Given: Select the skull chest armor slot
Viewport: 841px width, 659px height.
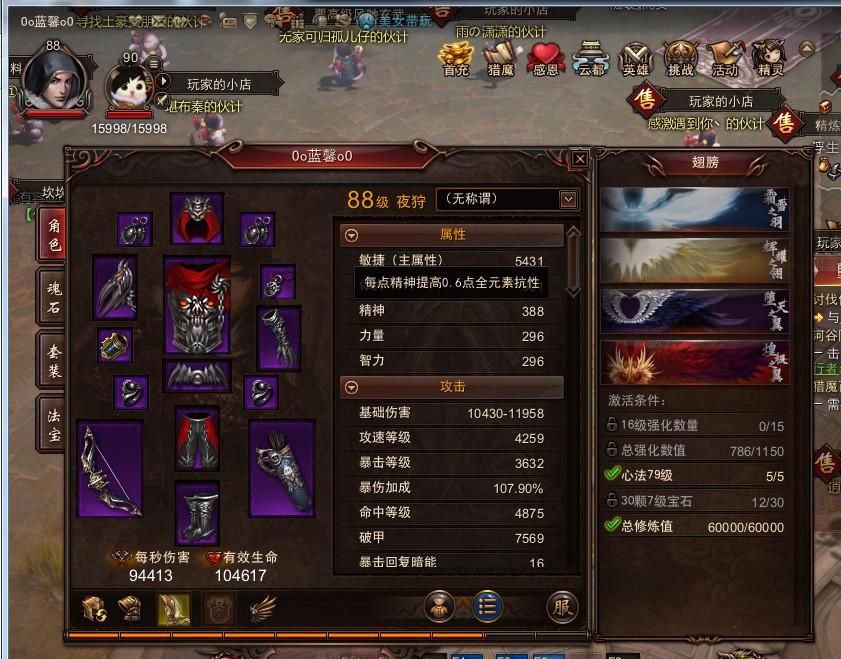Looking at the screenshot, I should (x=197, y=307).
